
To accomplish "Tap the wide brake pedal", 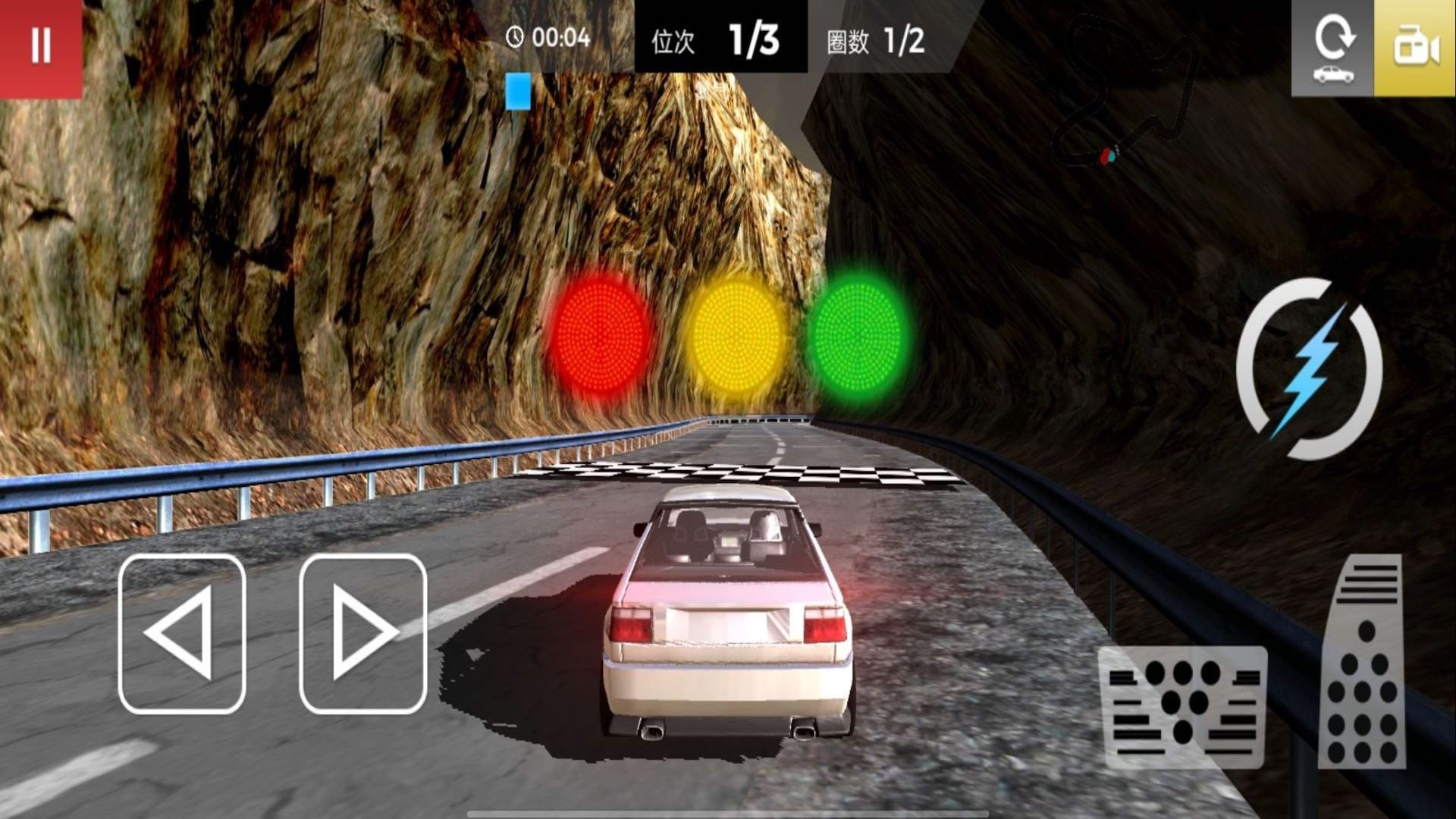I will [1182, 707].
